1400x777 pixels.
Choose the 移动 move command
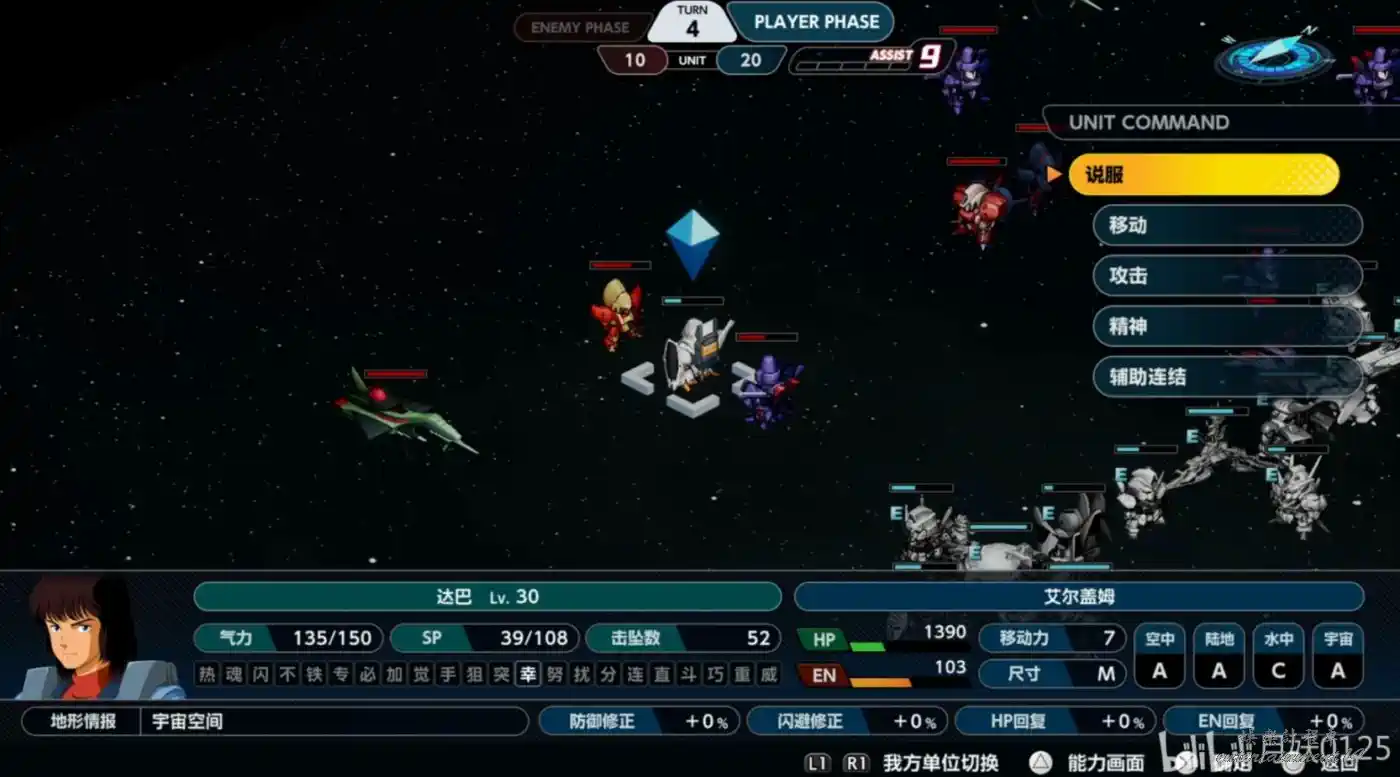(x=1227, y=225)
